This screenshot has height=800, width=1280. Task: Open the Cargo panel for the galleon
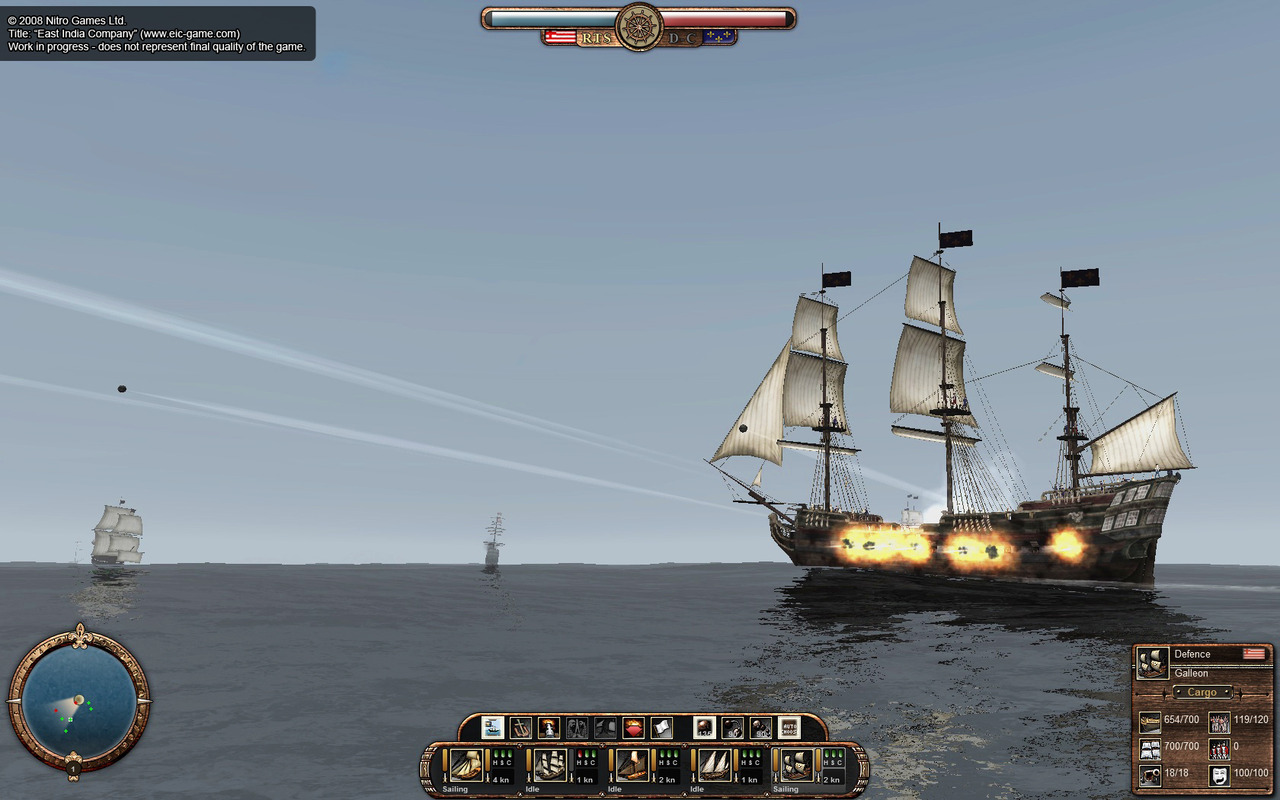1202,692
